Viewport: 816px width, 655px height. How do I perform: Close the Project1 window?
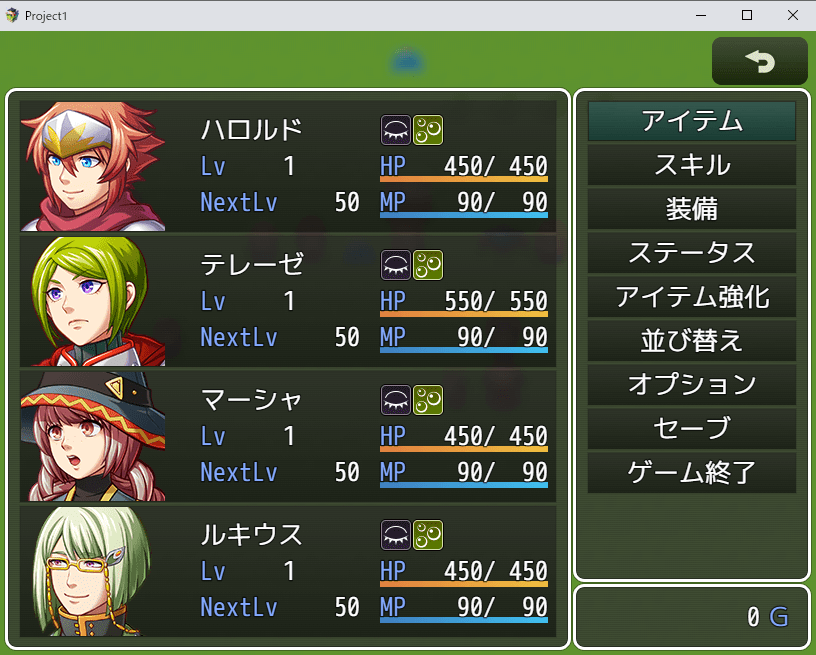pyautogui.click(x=792, y=15)
